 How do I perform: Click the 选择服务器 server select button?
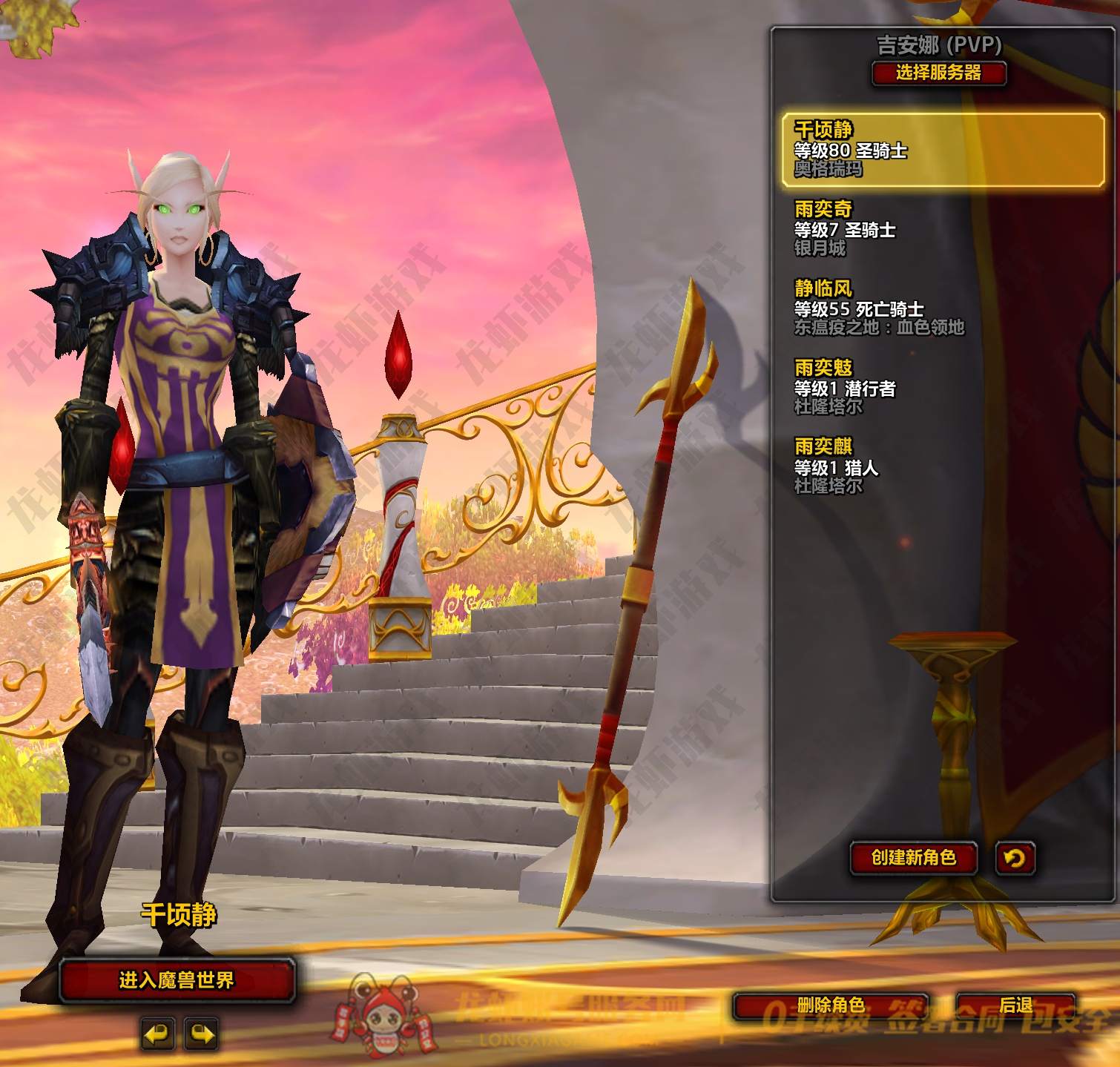click(x=938, y=73)
